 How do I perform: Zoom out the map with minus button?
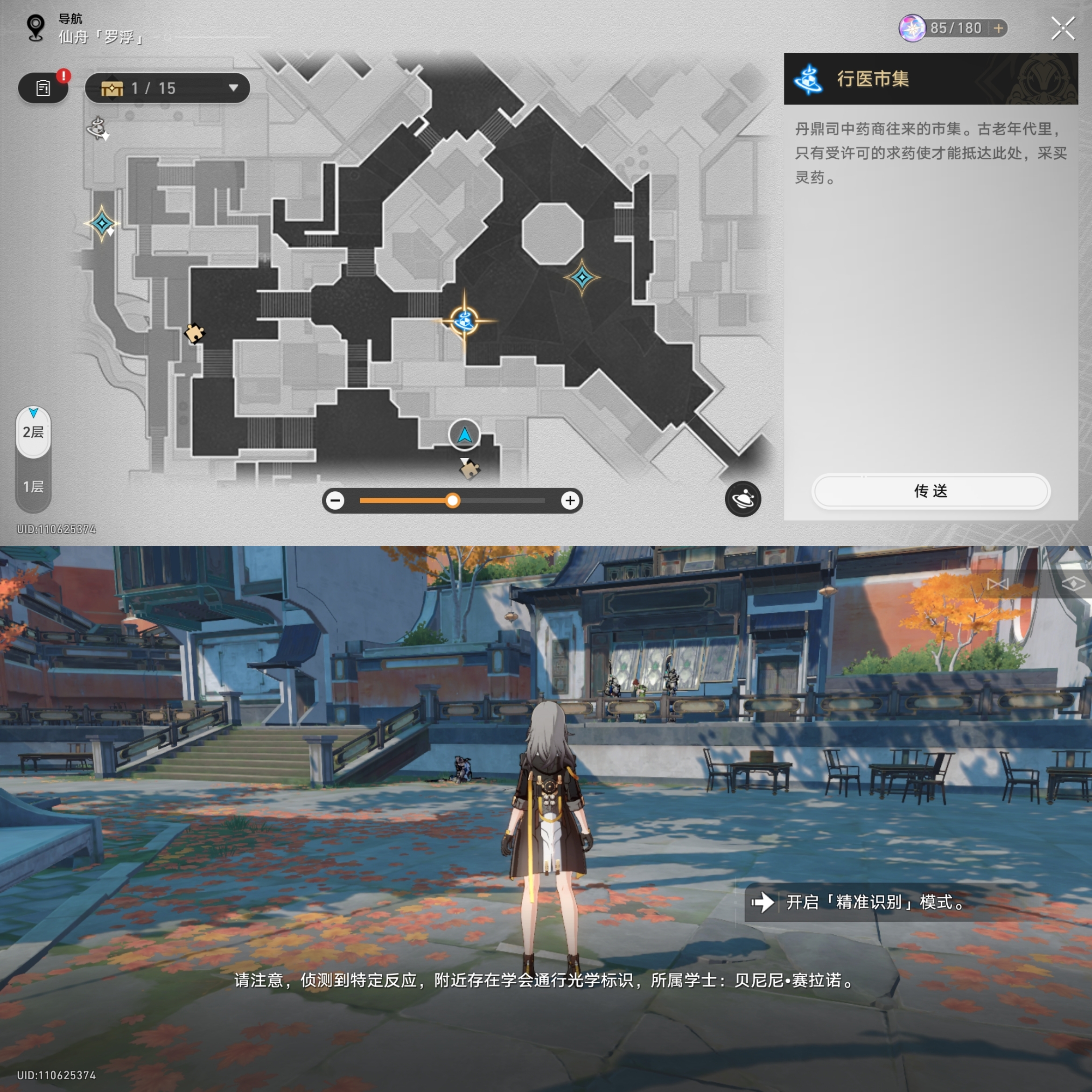click(x=336, y=500)
